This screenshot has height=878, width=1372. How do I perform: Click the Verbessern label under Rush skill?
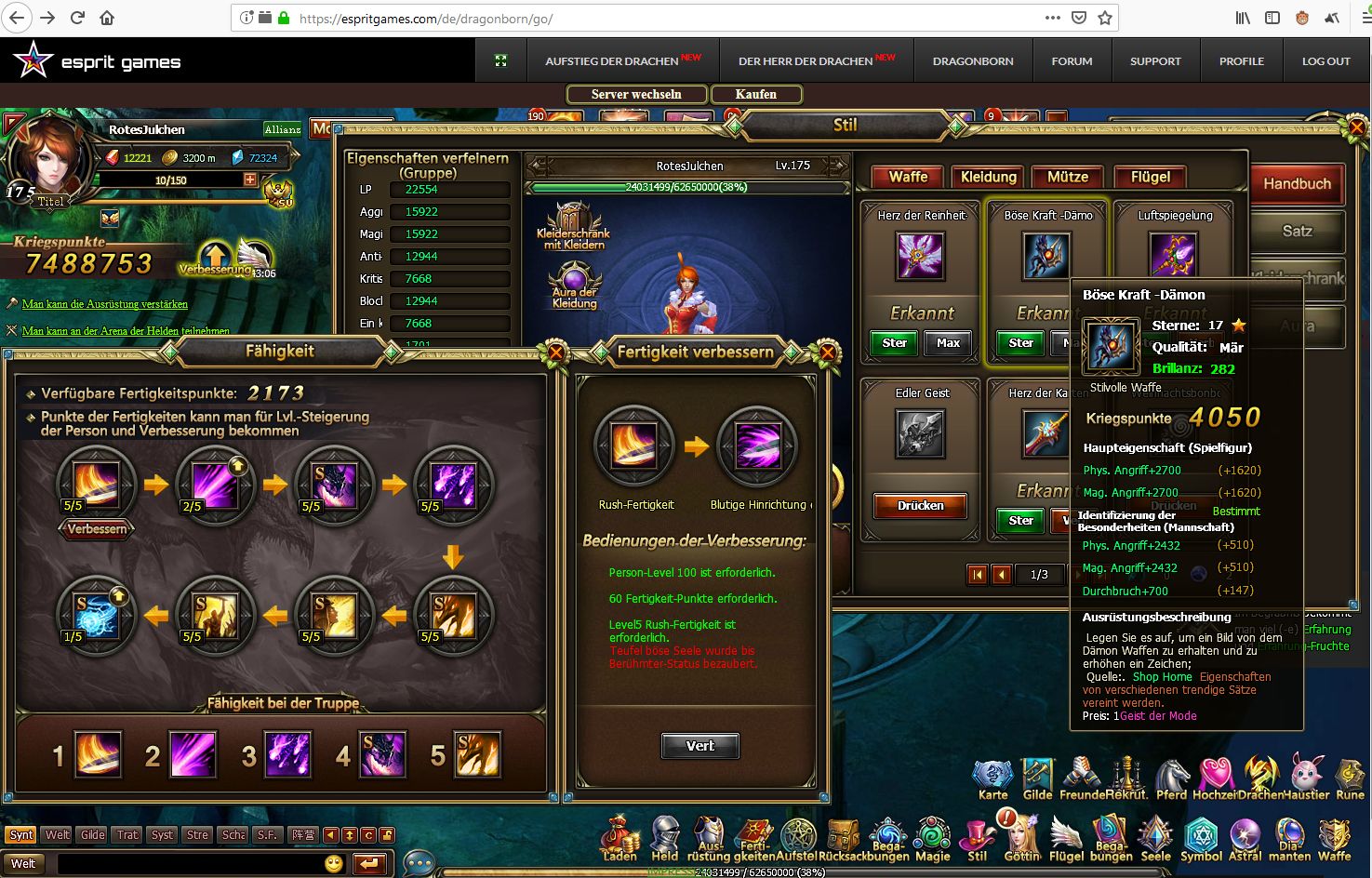pos(97,529)
